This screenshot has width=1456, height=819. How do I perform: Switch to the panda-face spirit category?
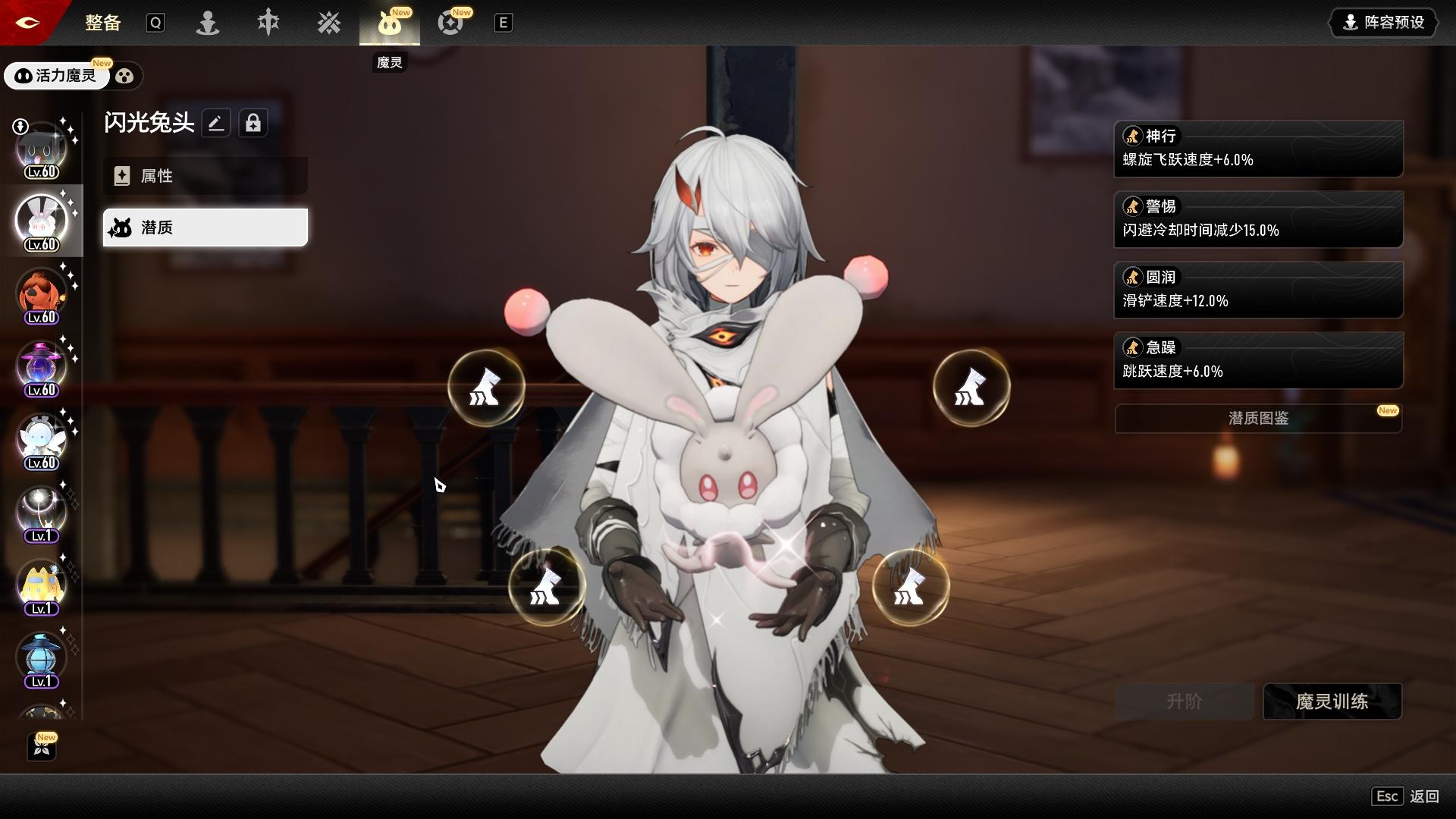pos(125,76)
